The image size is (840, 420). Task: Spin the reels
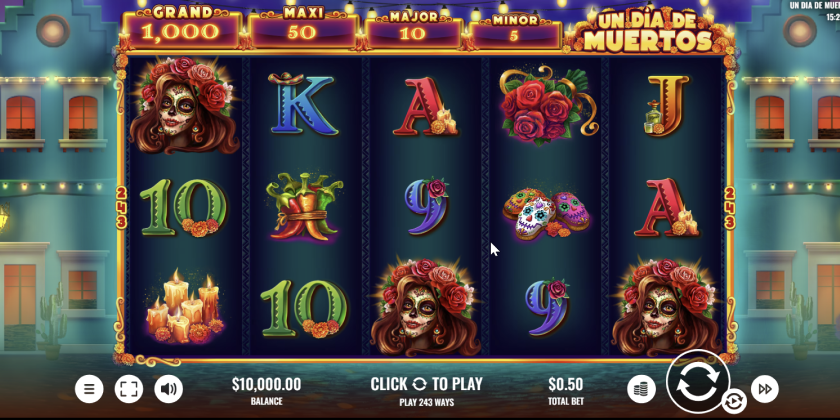tap(698, 381)
